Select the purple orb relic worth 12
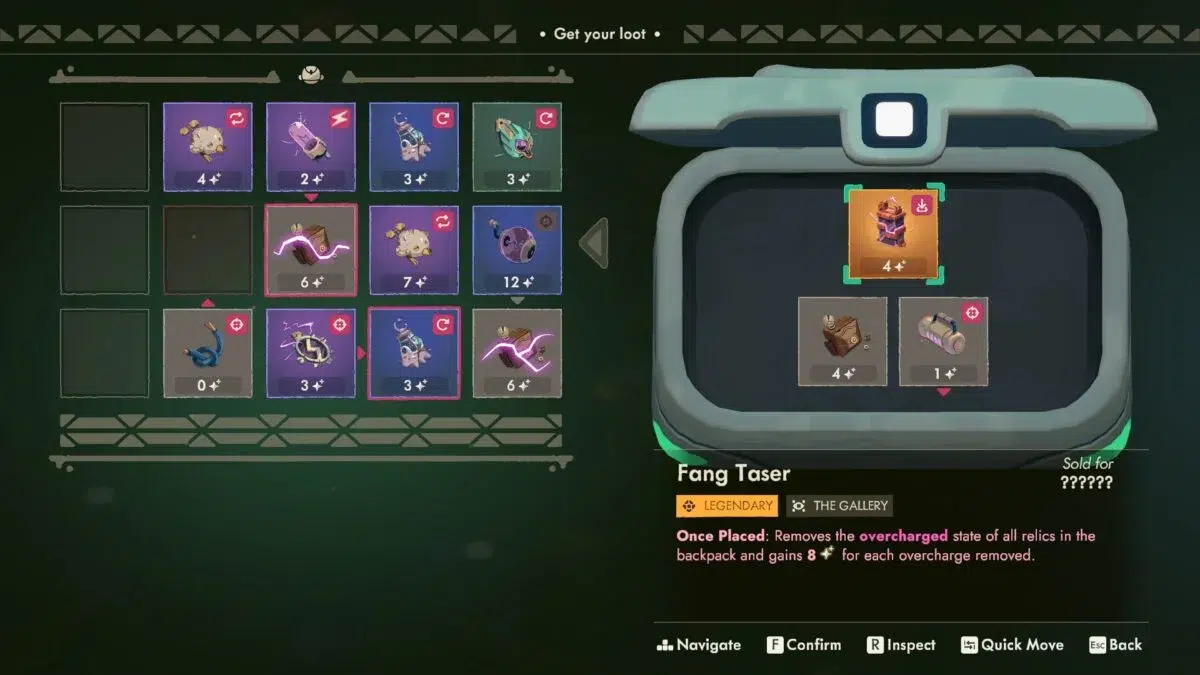The image size is (1200, 675). pyautogui.click(x=517, y=250)
